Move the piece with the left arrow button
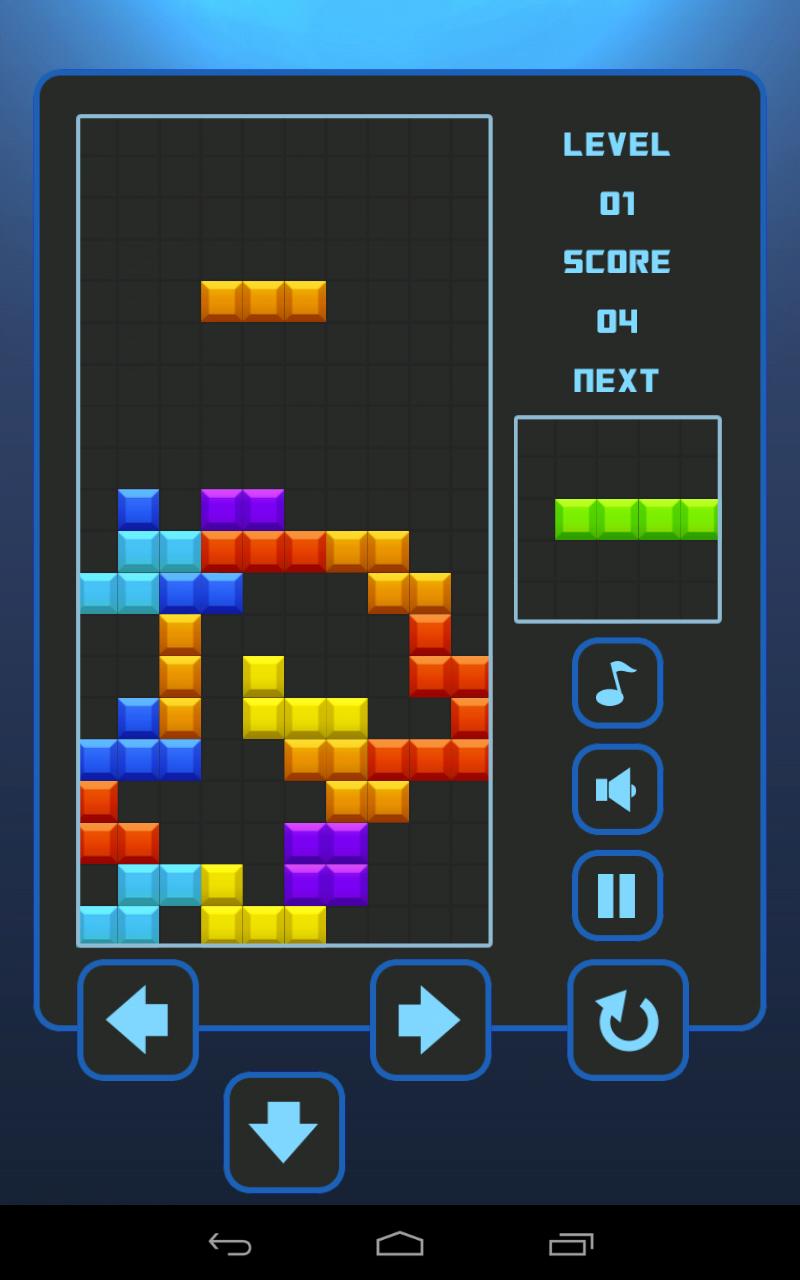This screenshot has width=800, height=1280. [138, 1020]
